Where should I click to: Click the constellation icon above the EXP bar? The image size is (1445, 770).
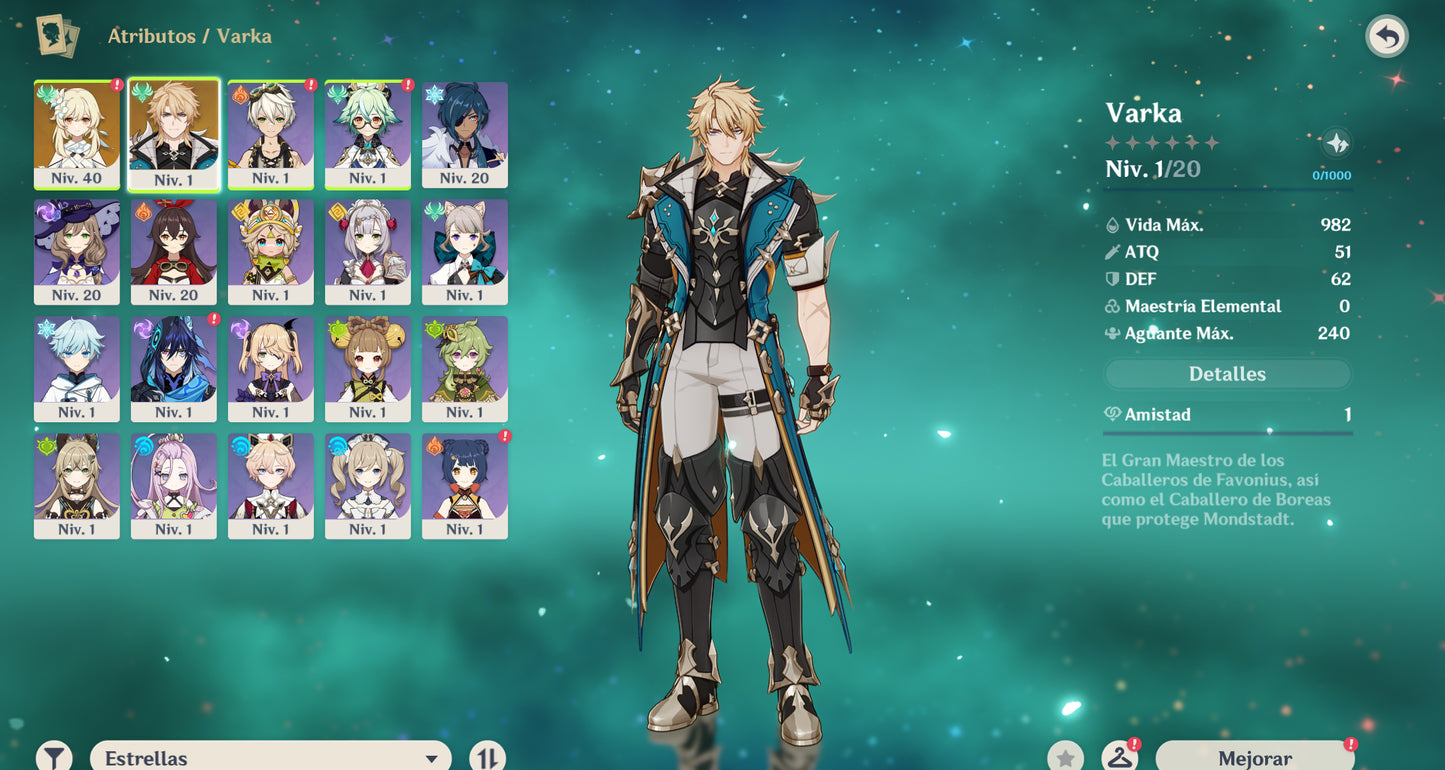click(x=1337, y=144)
